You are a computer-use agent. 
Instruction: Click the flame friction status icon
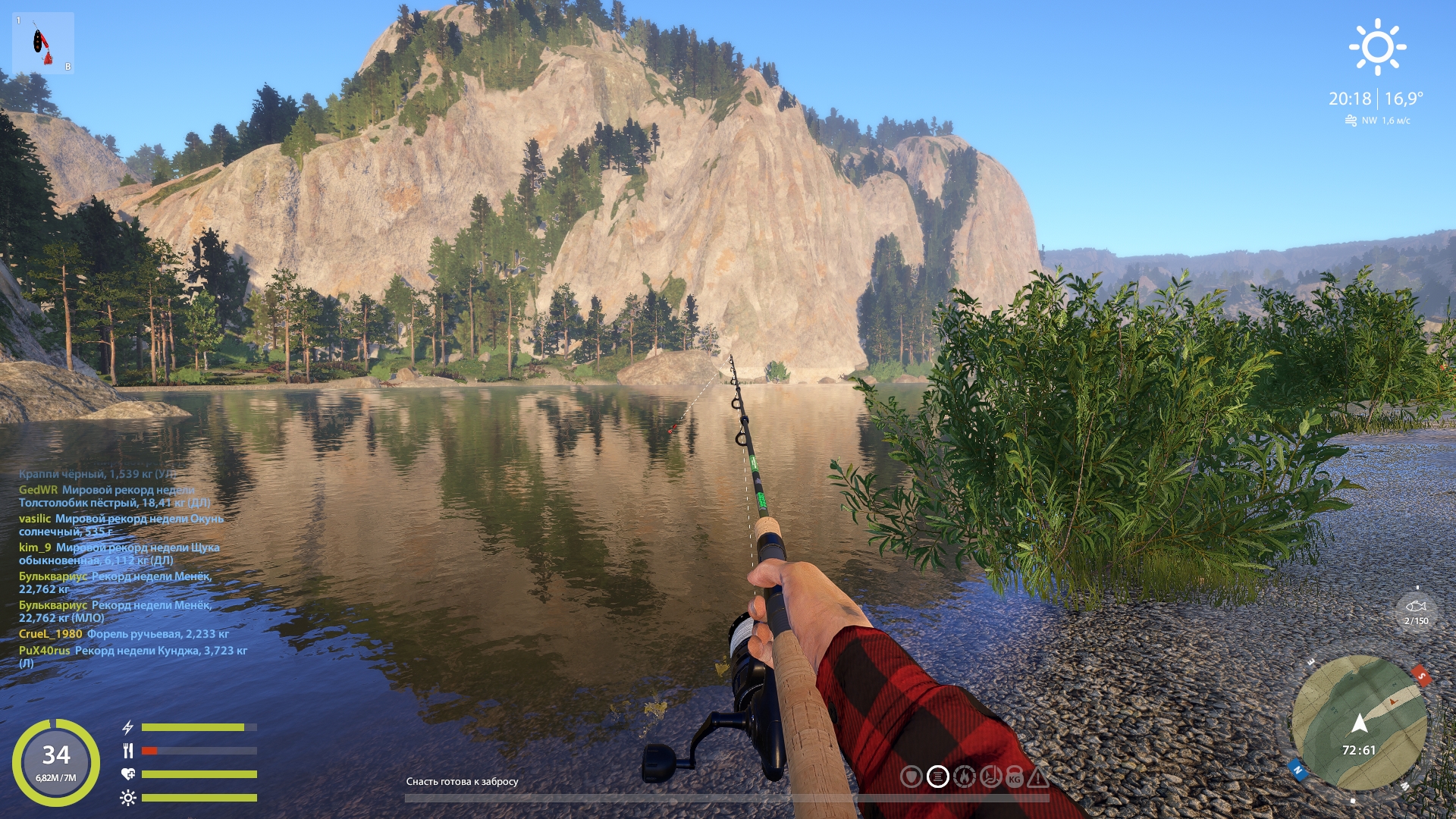964,777
